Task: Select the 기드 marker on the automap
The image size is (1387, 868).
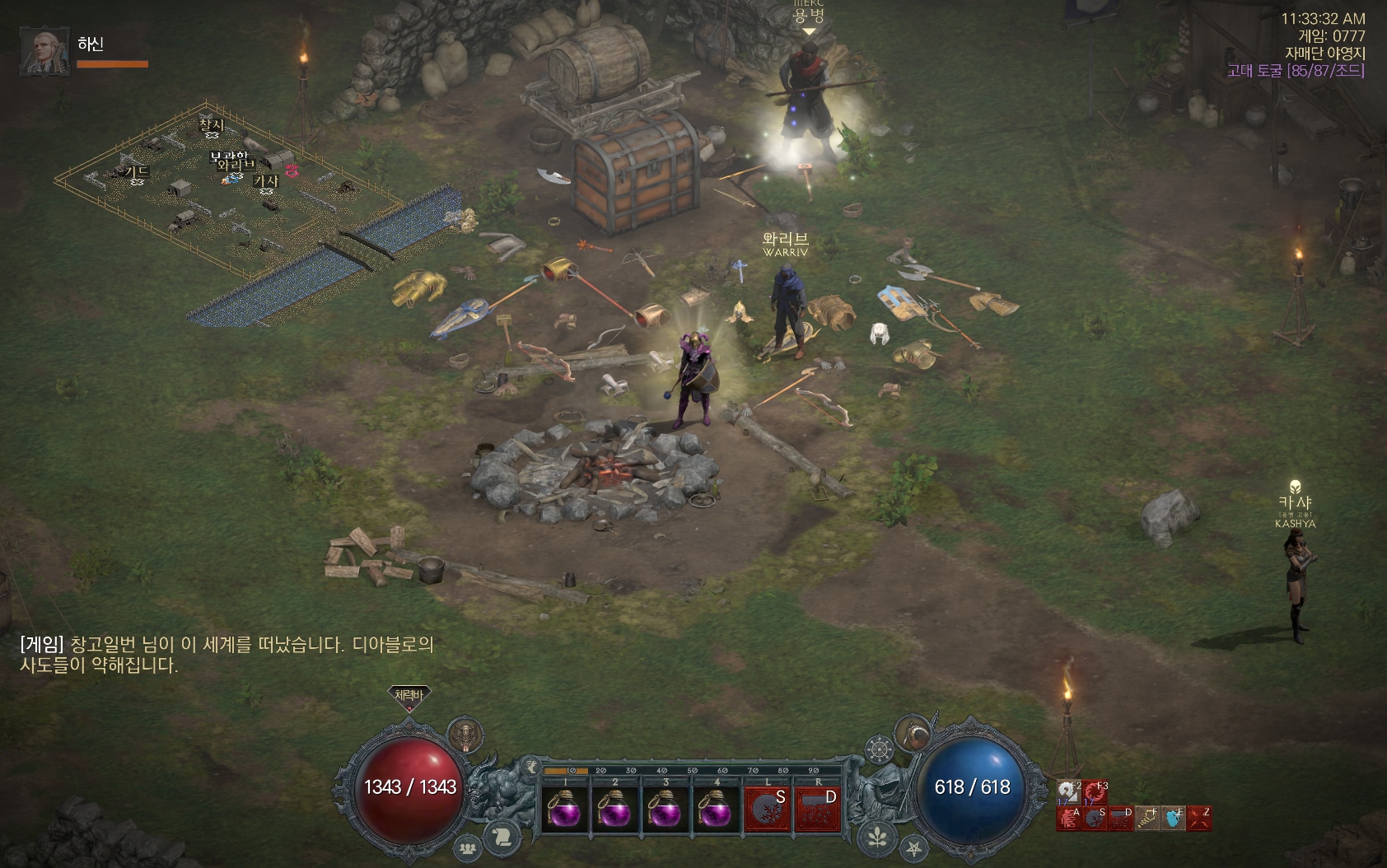Action: [x=137, y=172]
